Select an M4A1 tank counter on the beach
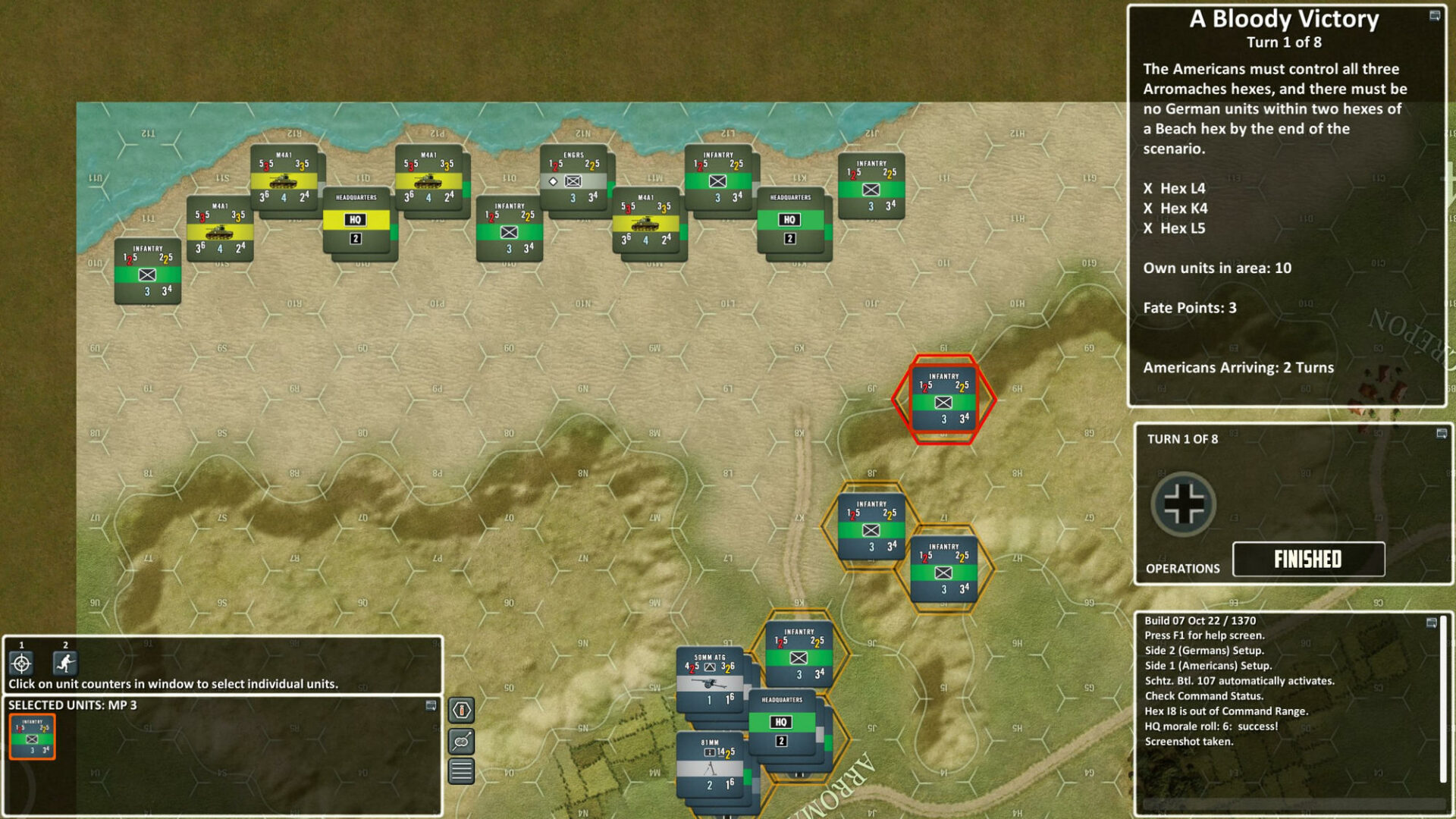Viewport: 1456px width, 819px height. click(x=284, y=182)
